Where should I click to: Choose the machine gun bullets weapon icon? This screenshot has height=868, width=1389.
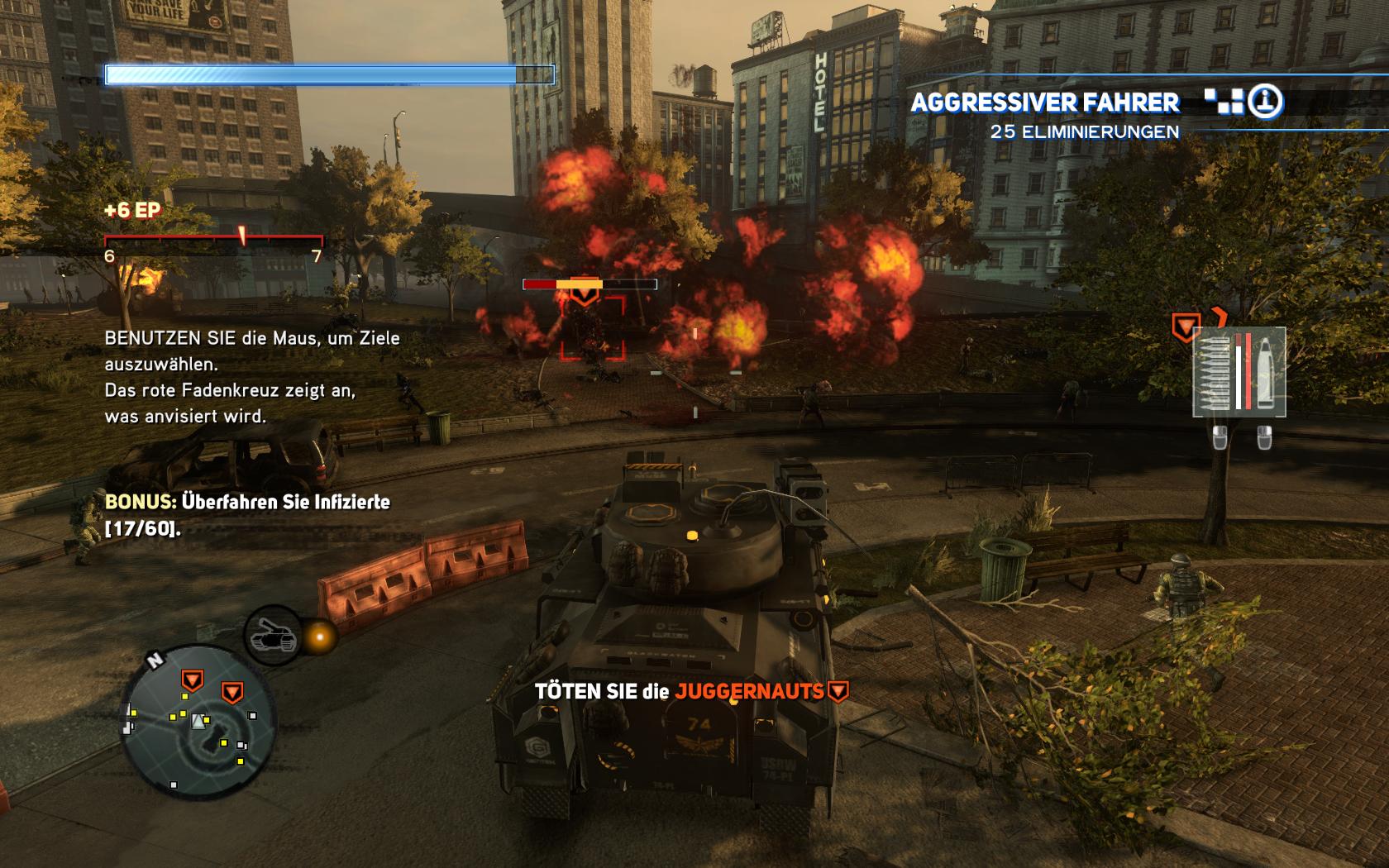pos(1212,372)
